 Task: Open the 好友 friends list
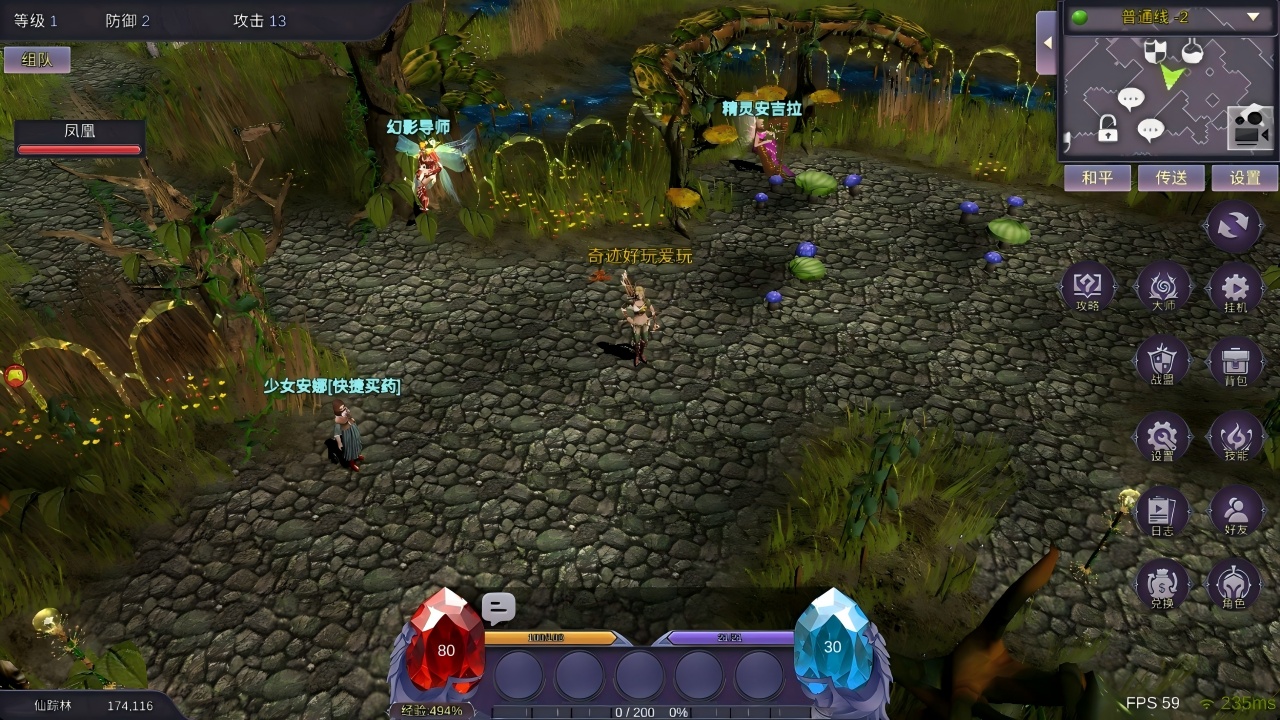tap(1235, 512)
